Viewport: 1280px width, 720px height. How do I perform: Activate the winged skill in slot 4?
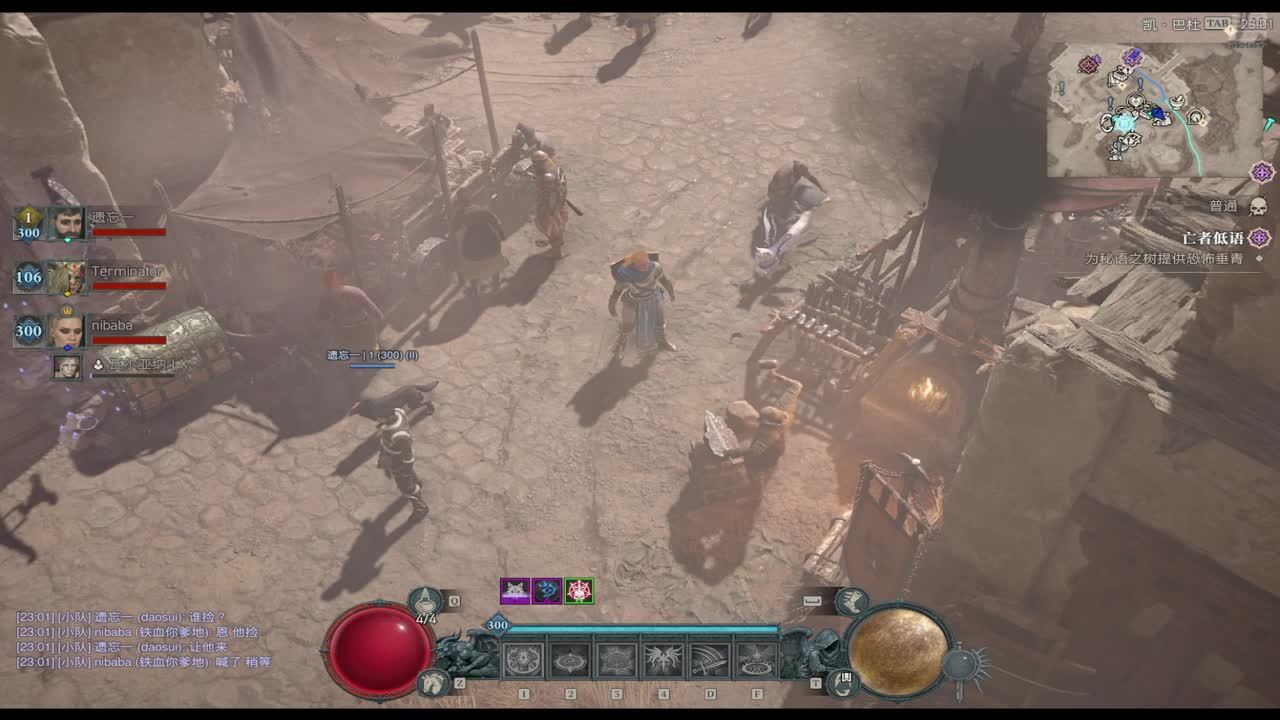[663, 661]
